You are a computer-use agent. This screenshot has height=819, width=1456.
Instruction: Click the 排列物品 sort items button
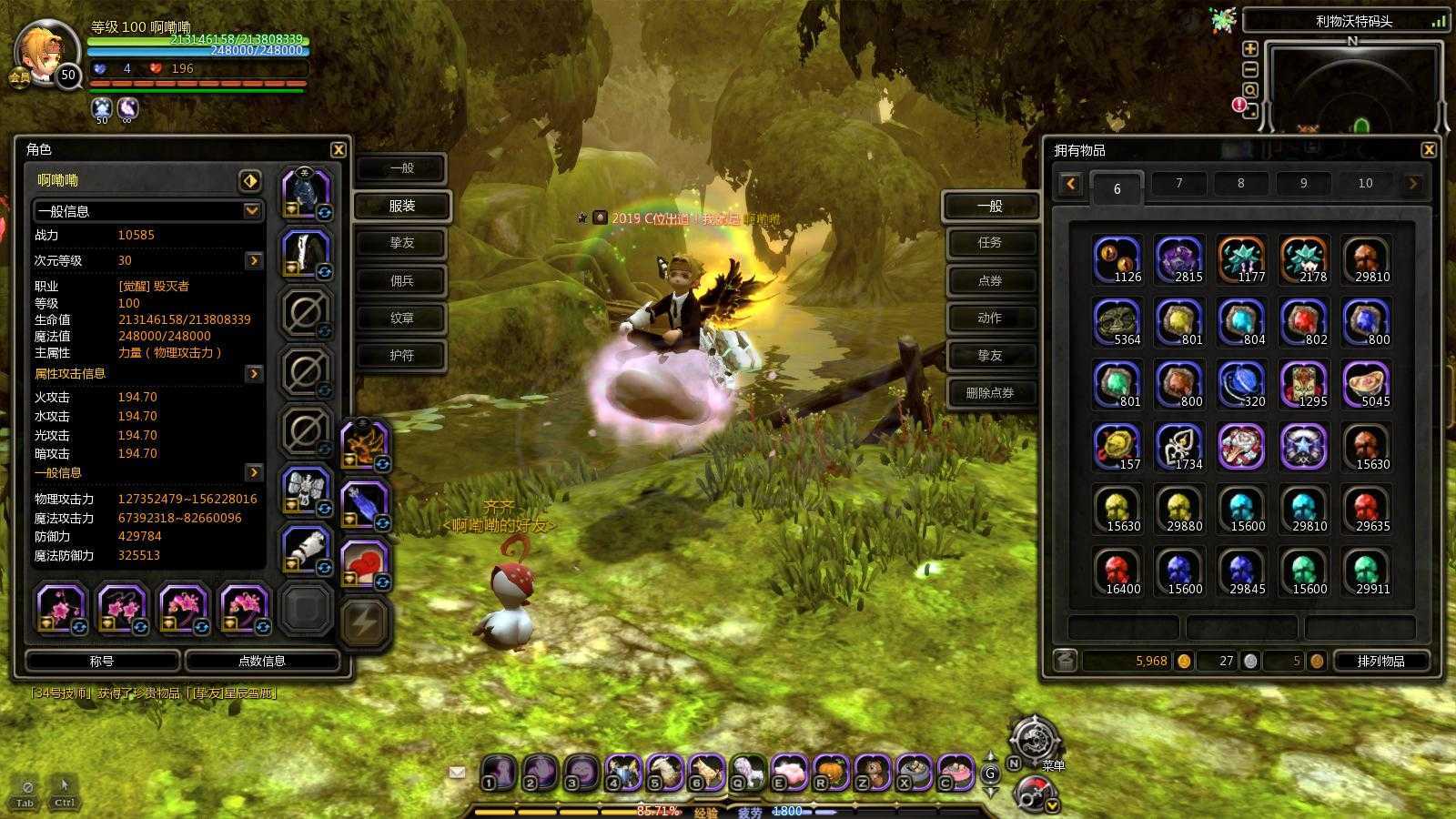tap(1380, 662)
